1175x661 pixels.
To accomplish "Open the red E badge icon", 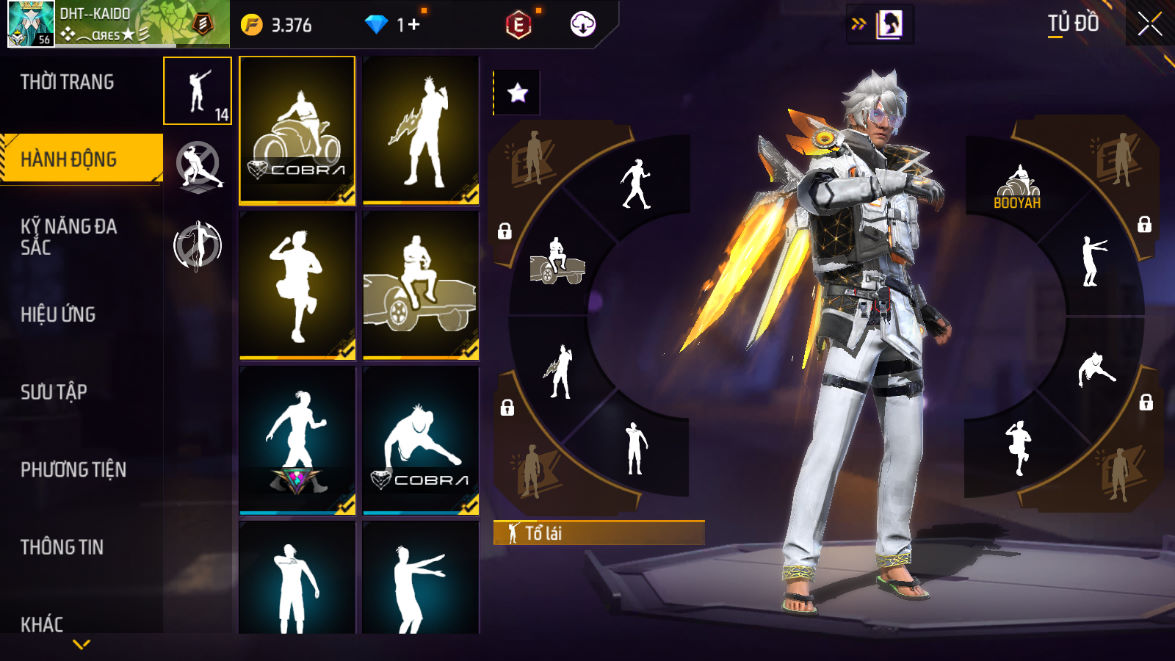I will 518,25.
